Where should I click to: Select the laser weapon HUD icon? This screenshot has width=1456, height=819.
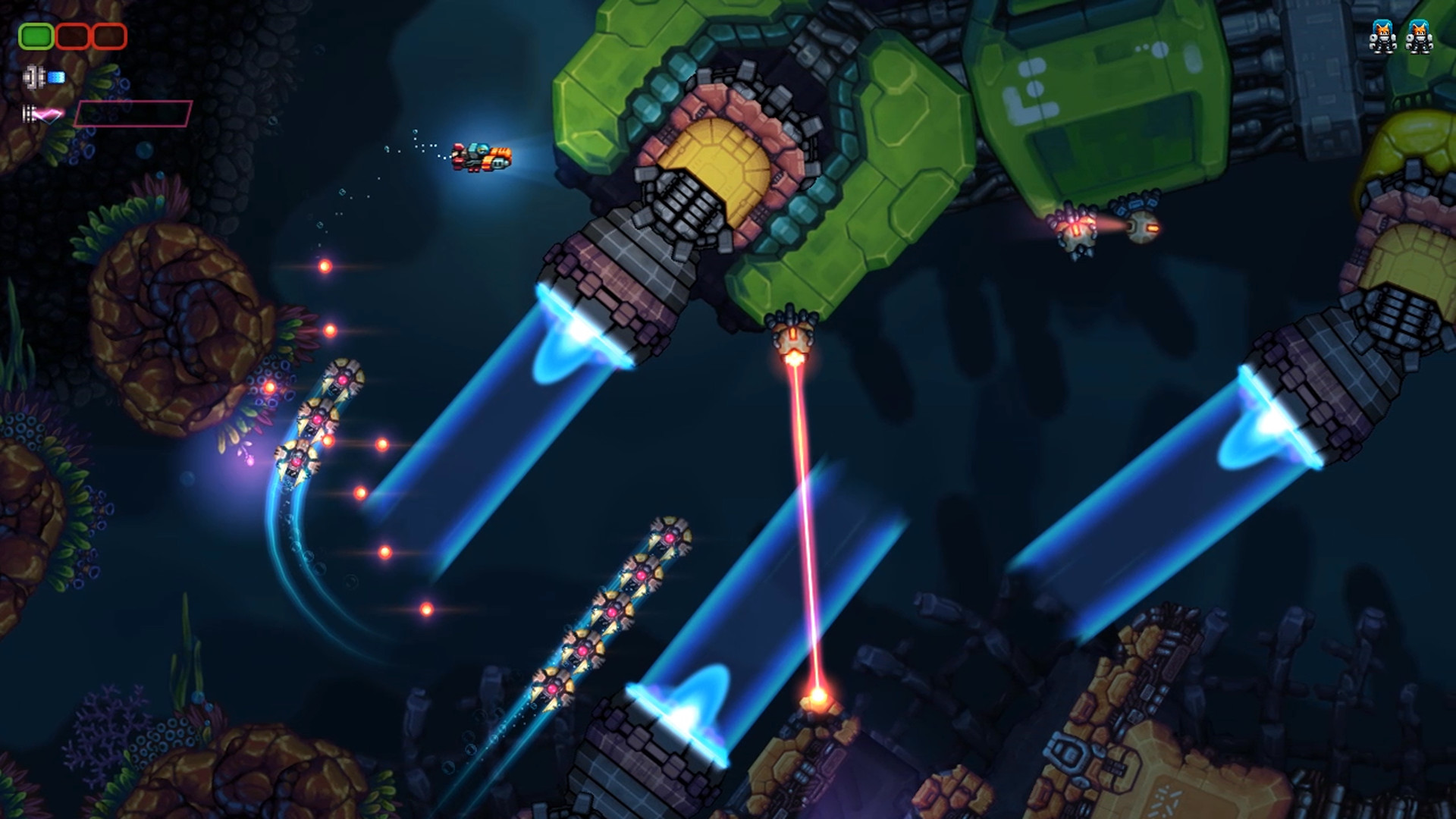click(x=28, y=114)
